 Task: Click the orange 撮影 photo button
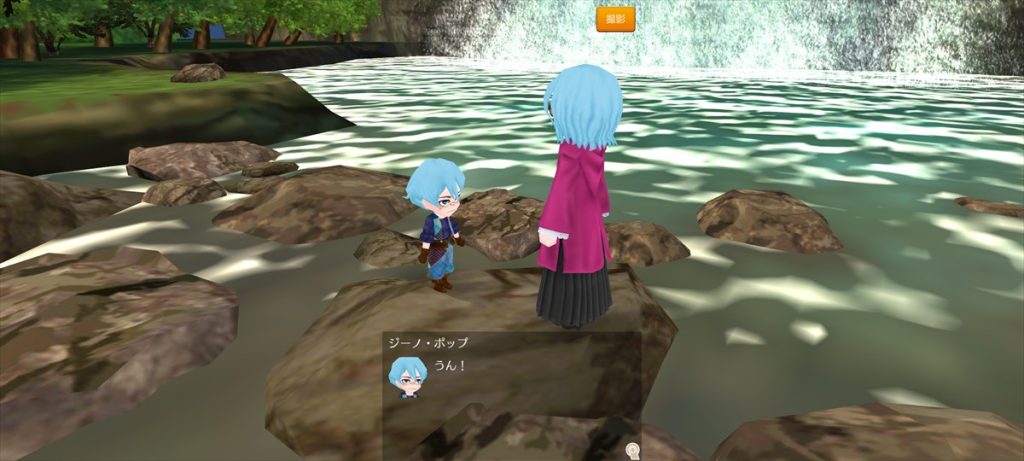tap(615, 19)
